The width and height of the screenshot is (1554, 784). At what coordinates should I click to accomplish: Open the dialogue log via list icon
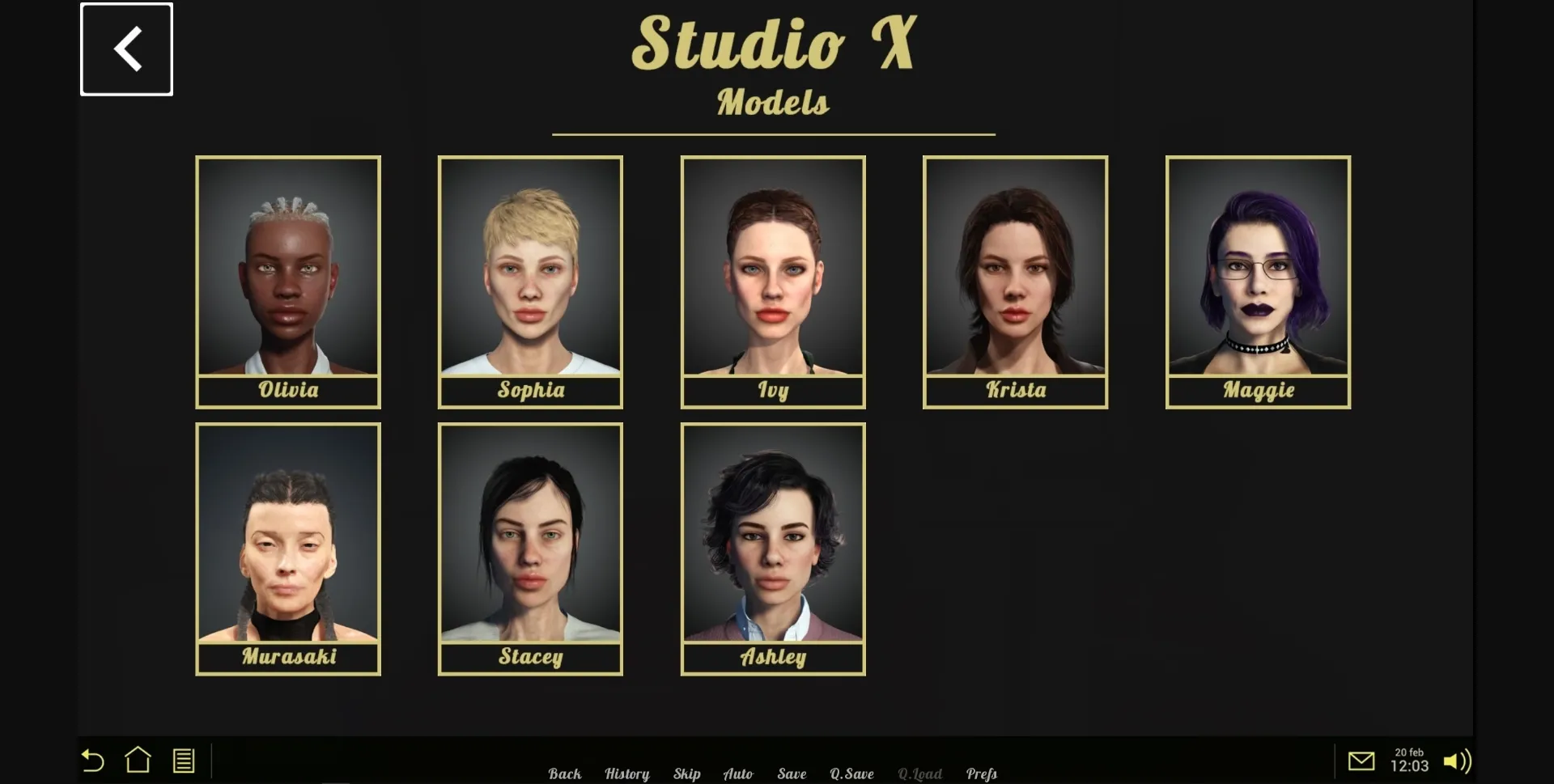pos(183,761)
